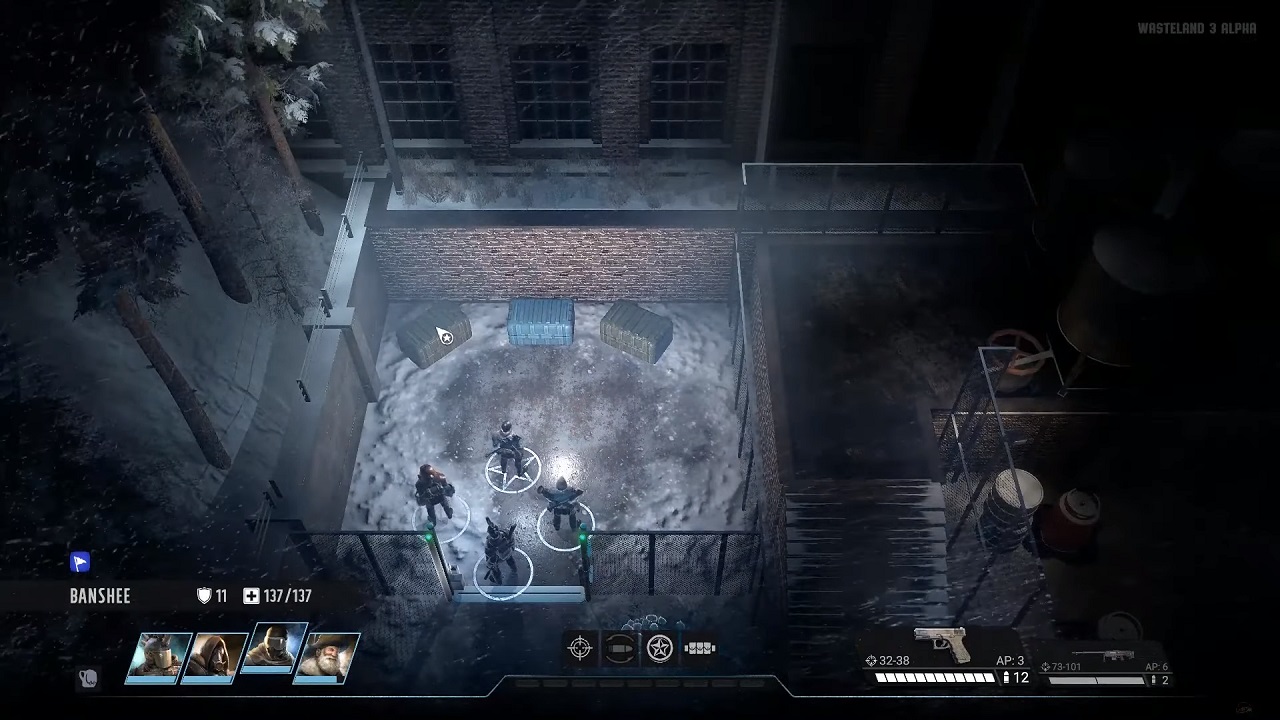Viewport: 1280px width, 720px height.
Task: Click the bullet reload ability icon
Action: click(620, 648)
